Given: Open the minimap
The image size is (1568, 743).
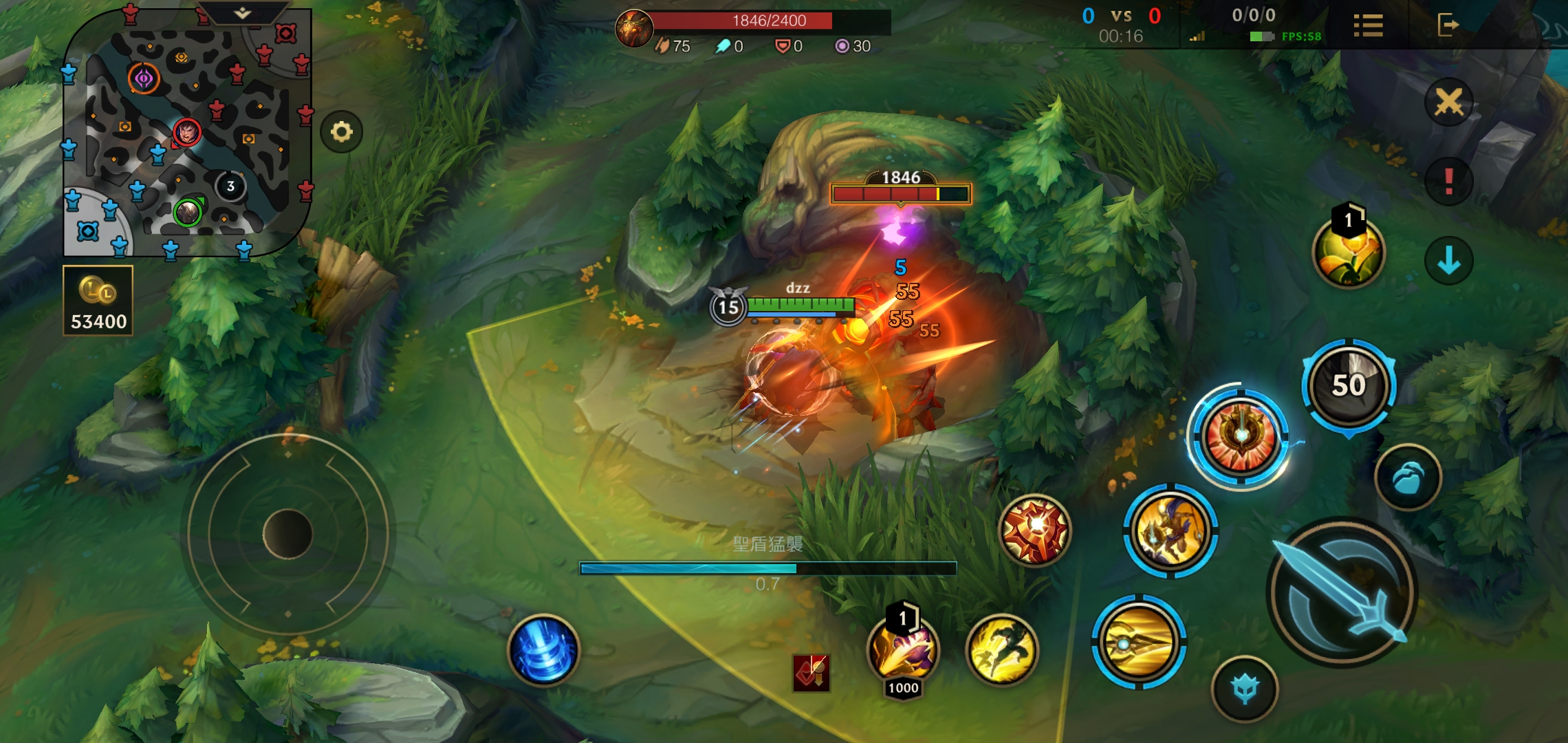Looking at the screenshot, I should tap(186, 134).
